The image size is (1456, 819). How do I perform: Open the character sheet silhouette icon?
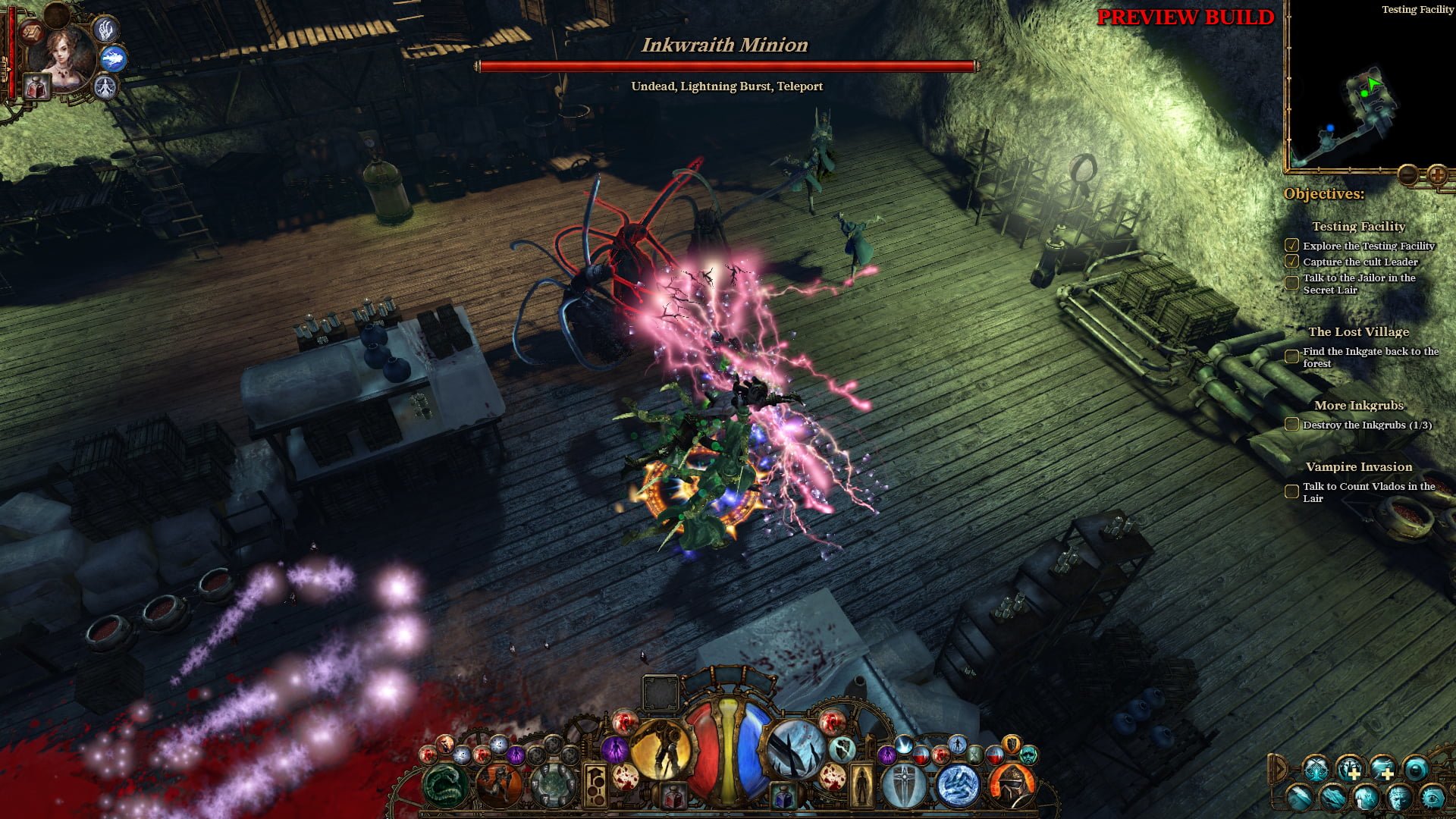click(862, 785)
